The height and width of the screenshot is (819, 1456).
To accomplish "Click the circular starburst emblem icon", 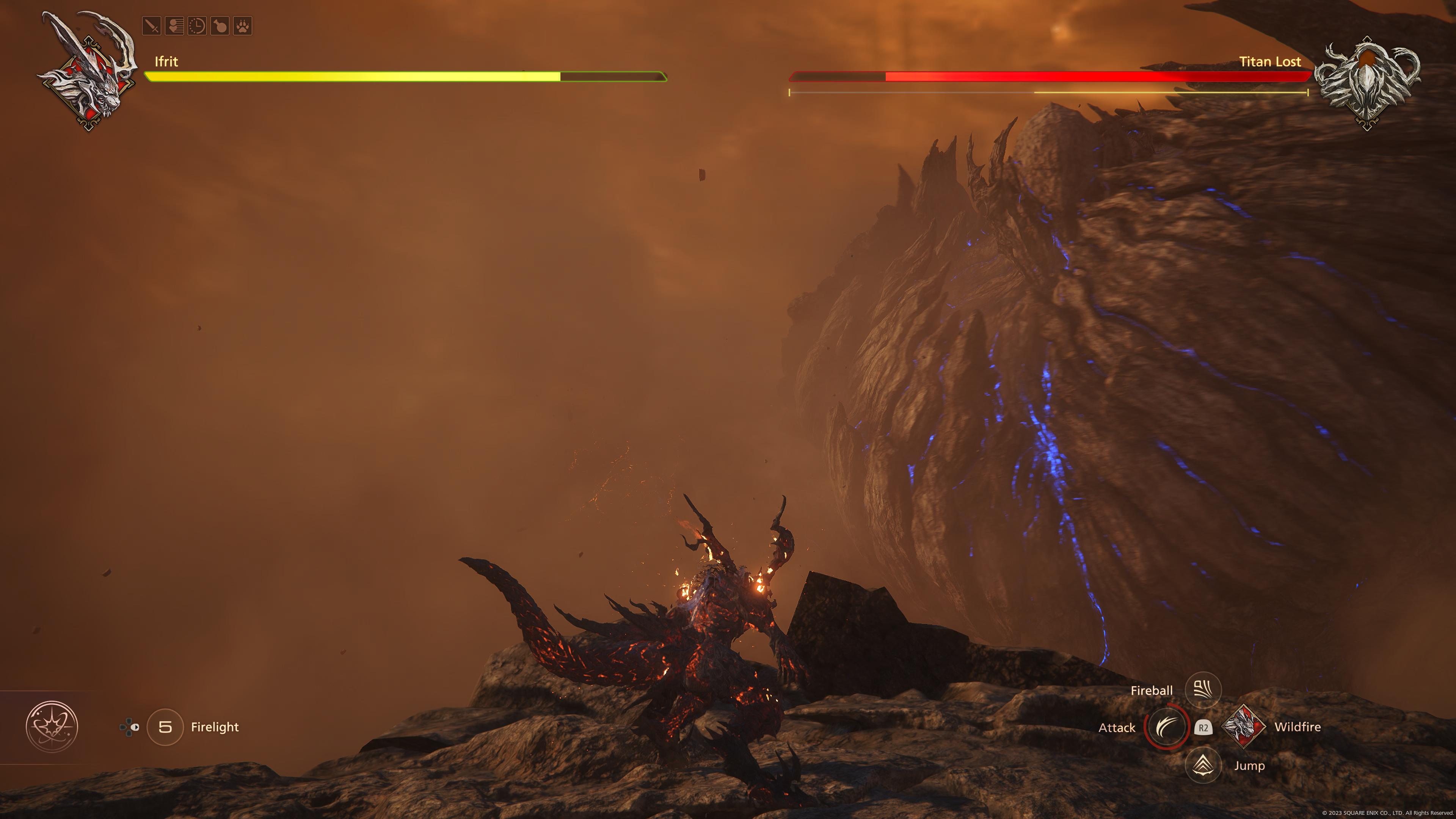I will 52,727.
